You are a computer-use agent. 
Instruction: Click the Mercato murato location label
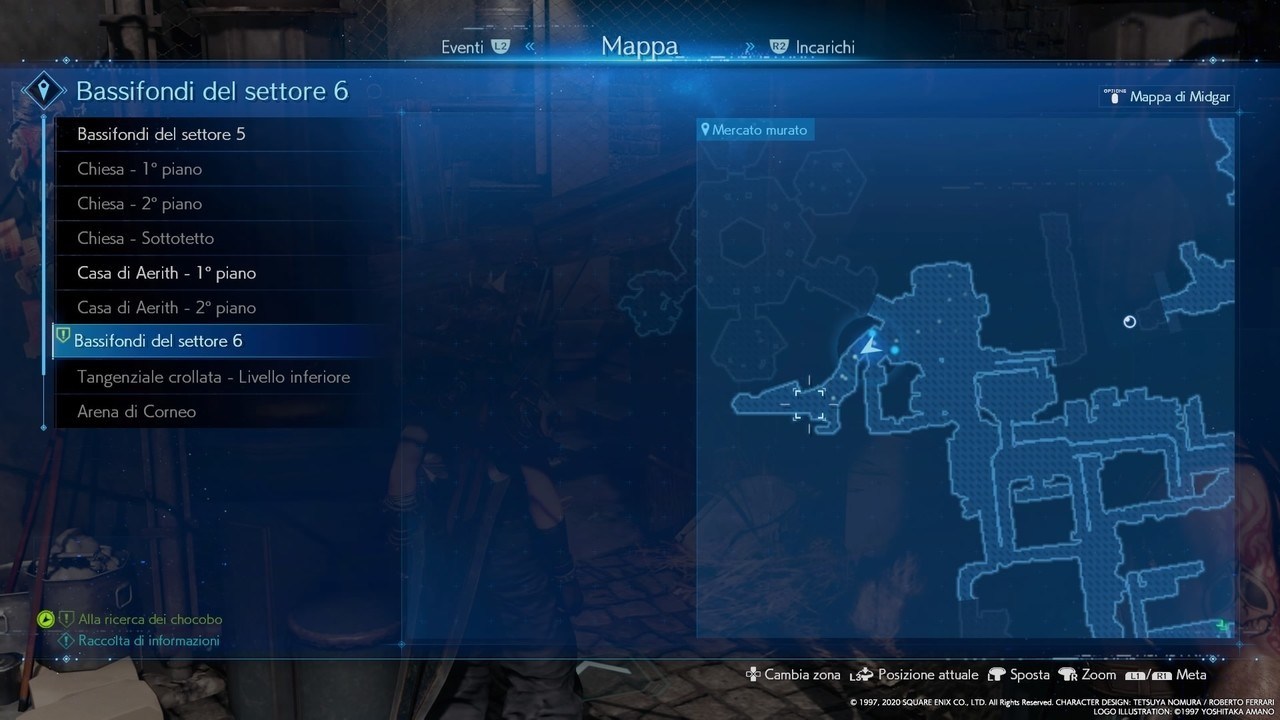point(754,130)
